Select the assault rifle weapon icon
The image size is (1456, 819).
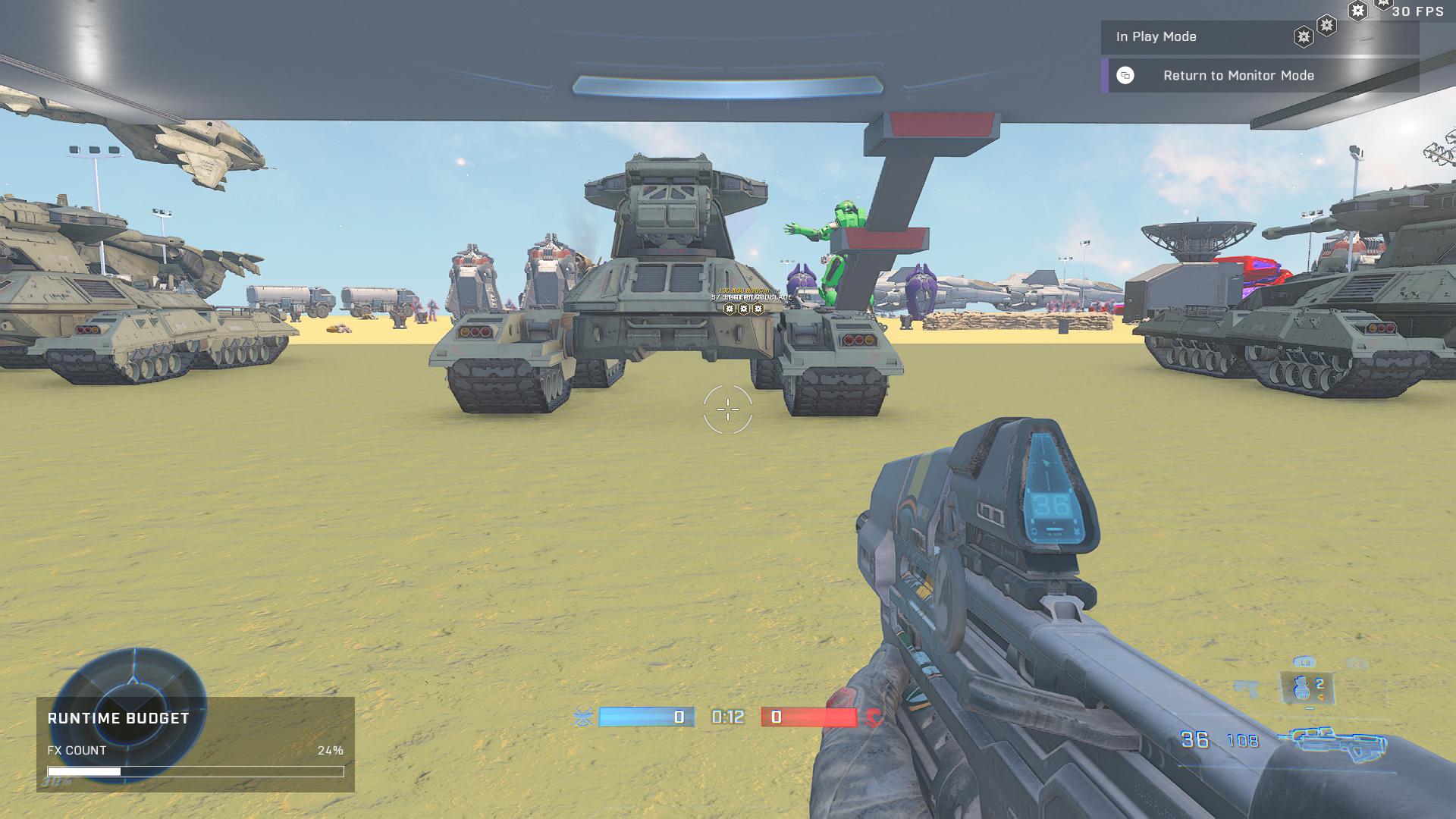tap(1333, 740)
